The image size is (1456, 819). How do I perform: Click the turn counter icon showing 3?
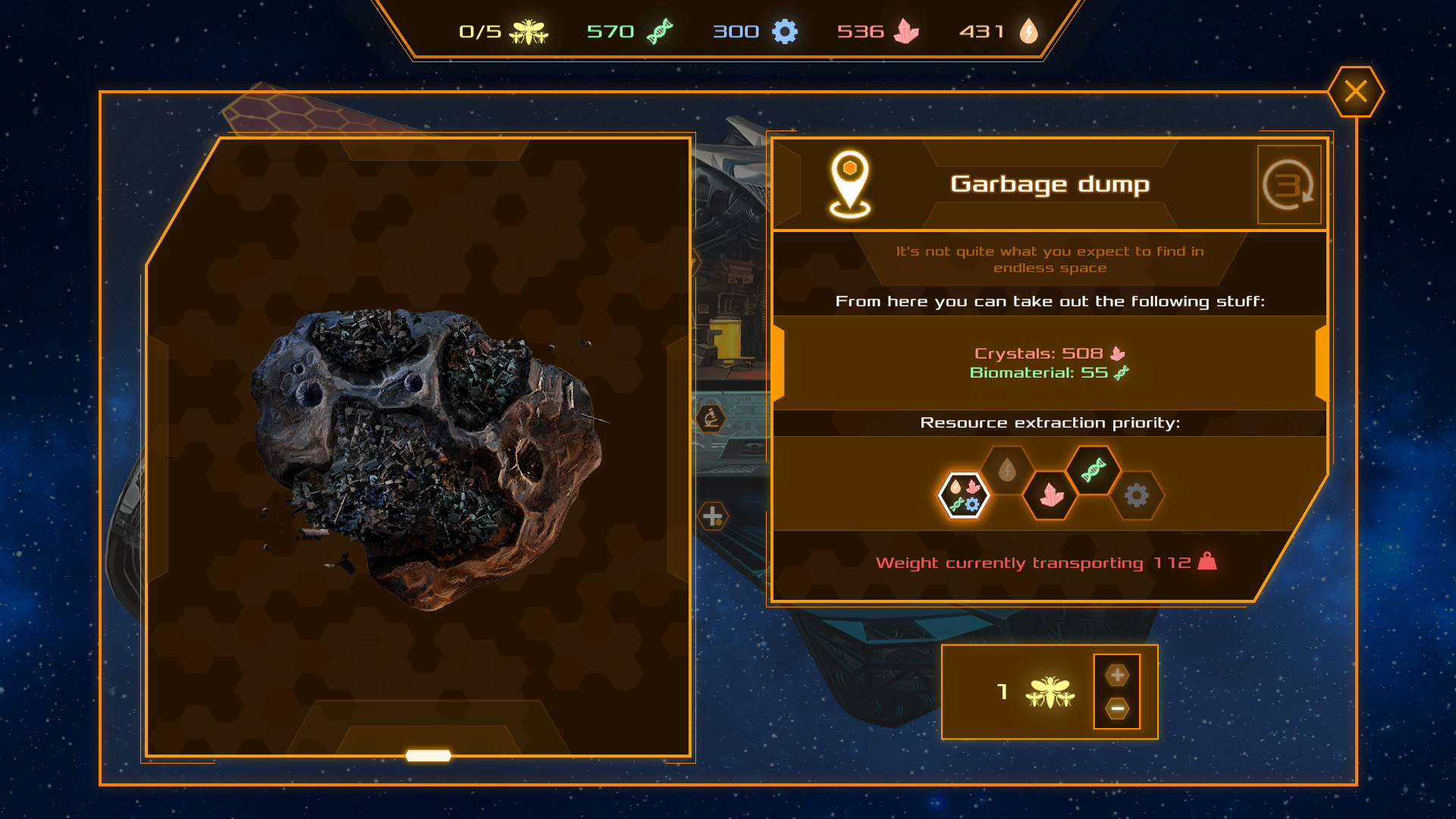tap(1289, 184)
